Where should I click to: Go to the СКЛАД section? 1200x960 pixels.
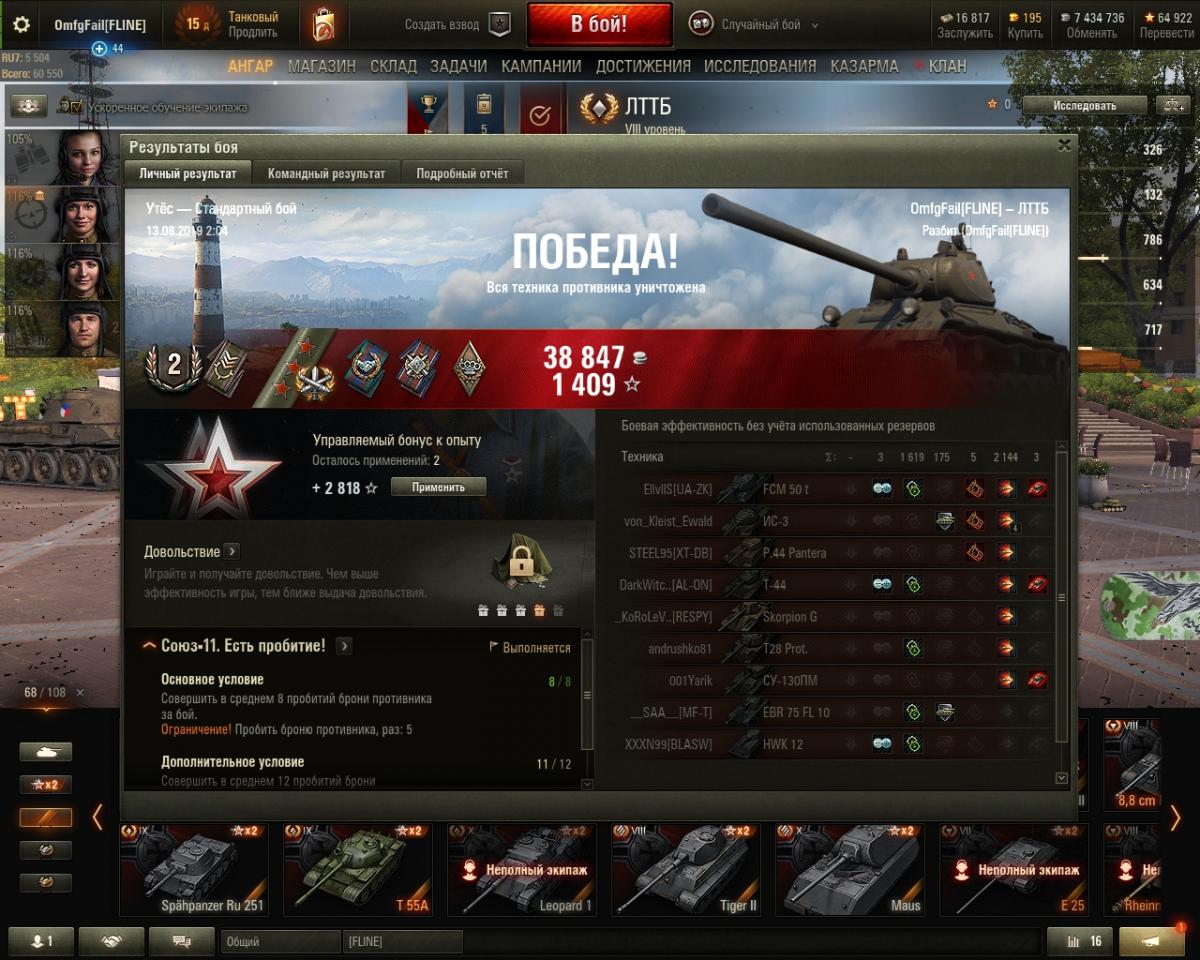tap(393, 66)
